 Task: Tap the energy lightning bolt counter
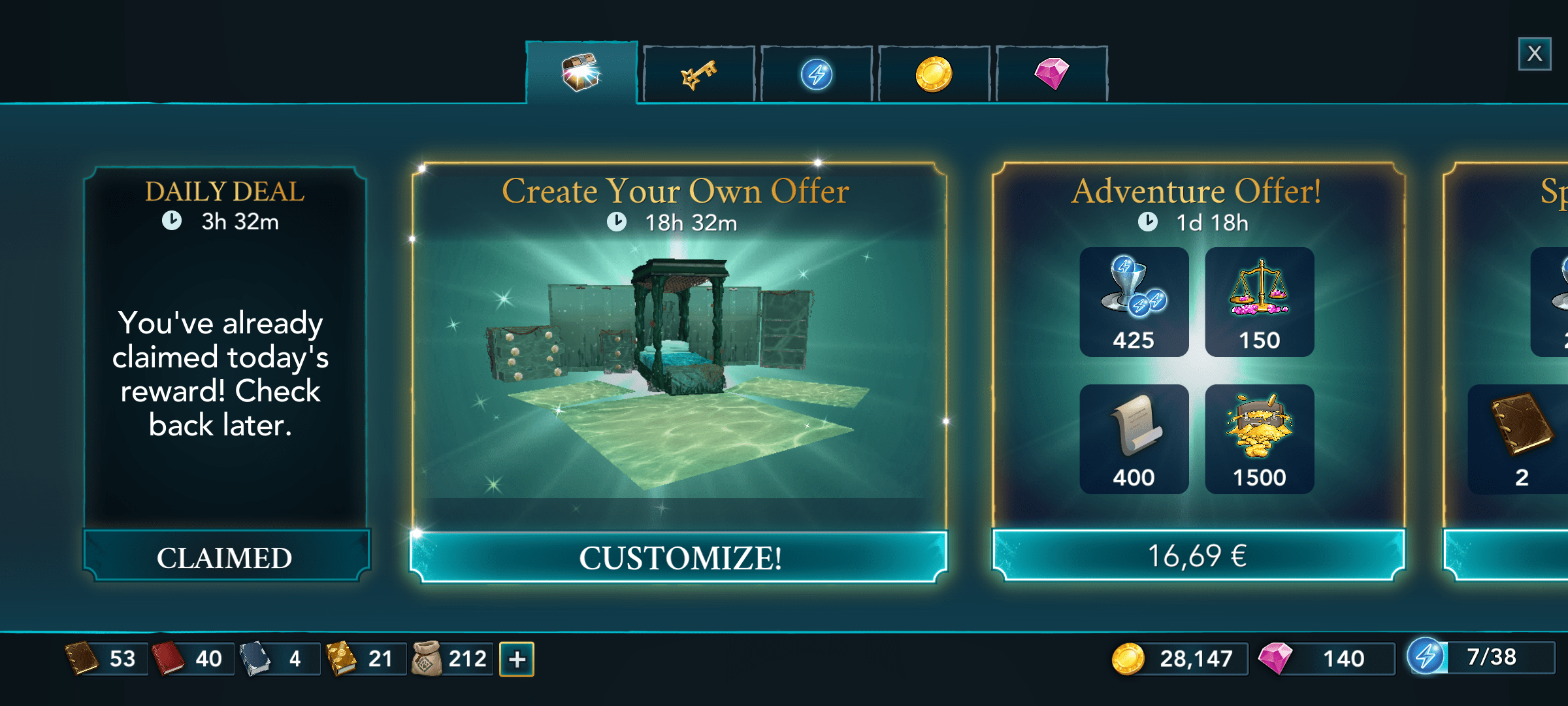(1480, 657)
